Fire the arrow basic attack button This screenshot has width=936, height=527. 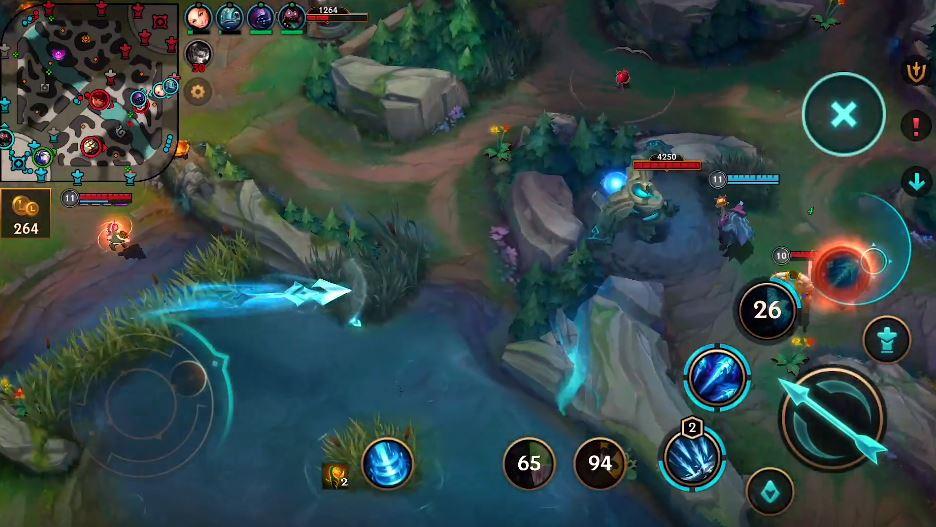click(x=832, y=417)
